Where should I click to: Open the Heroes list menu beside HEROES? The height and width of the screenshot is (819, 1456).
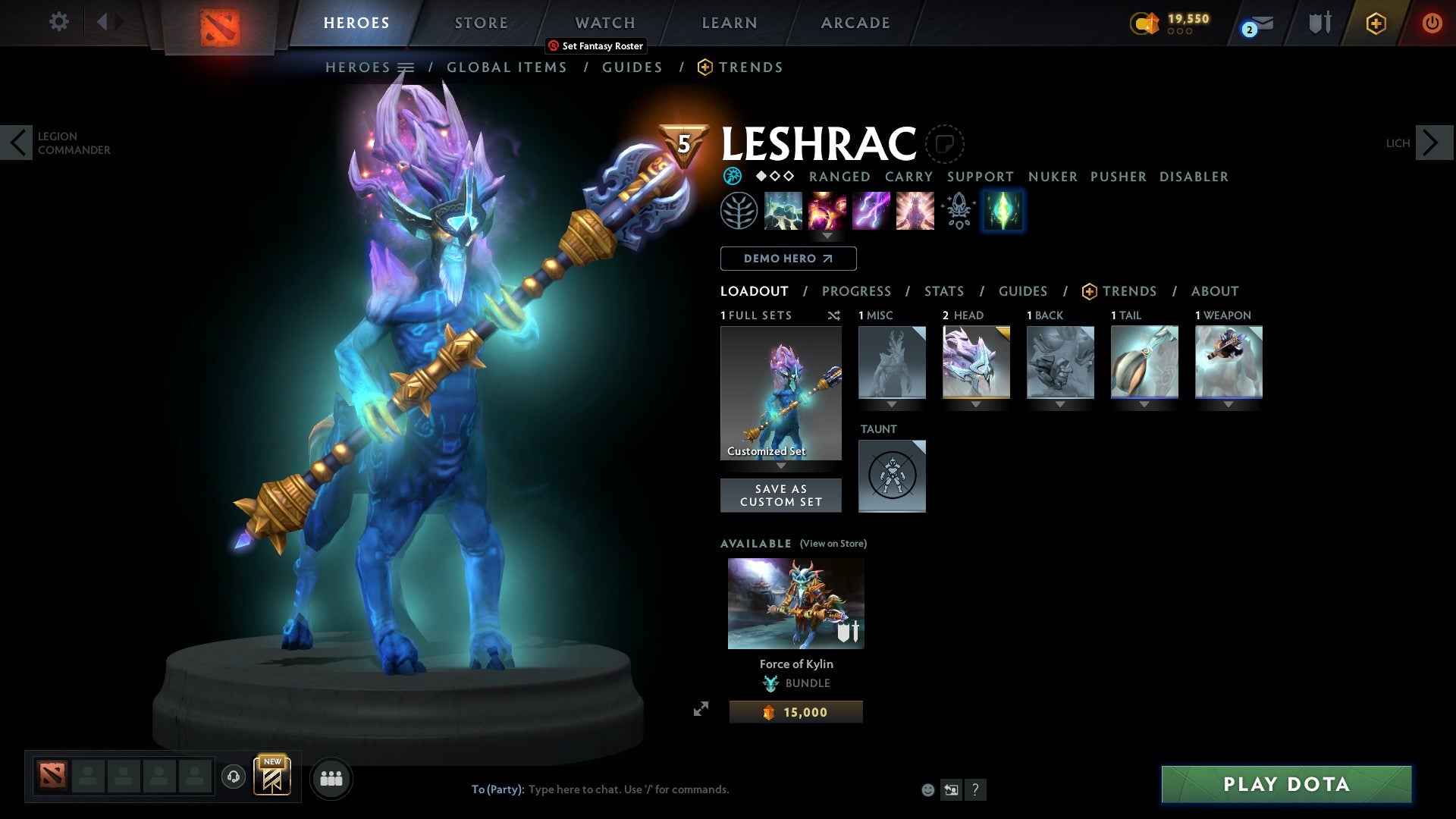coord(407,67)
